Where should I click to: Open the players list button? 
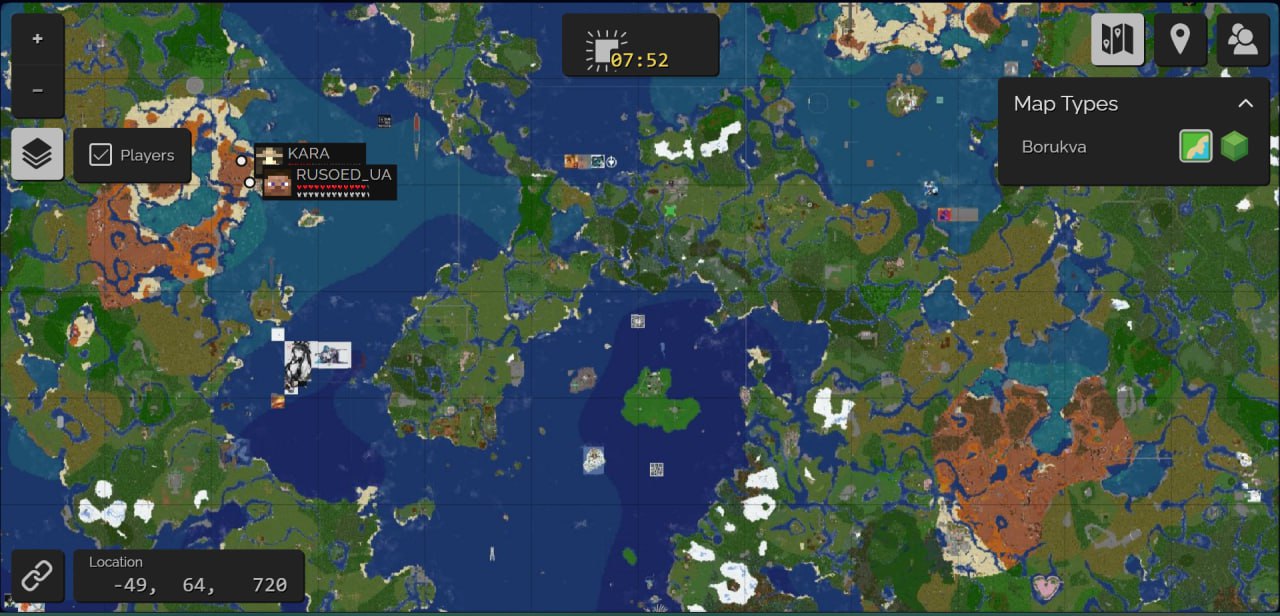1243,40
